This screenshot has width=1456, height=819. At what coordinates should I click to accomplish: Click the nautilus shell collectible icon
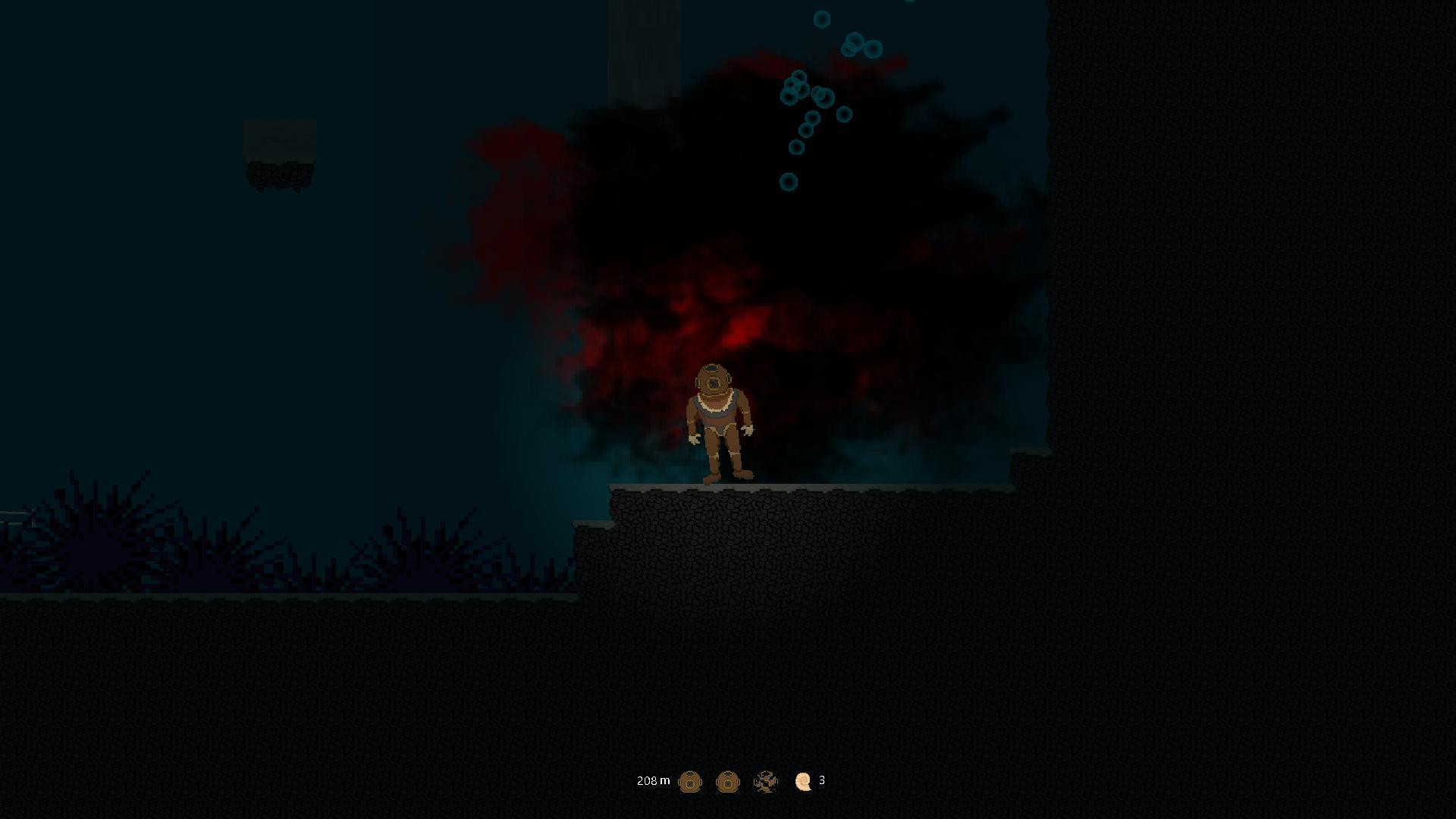[803, 781]
